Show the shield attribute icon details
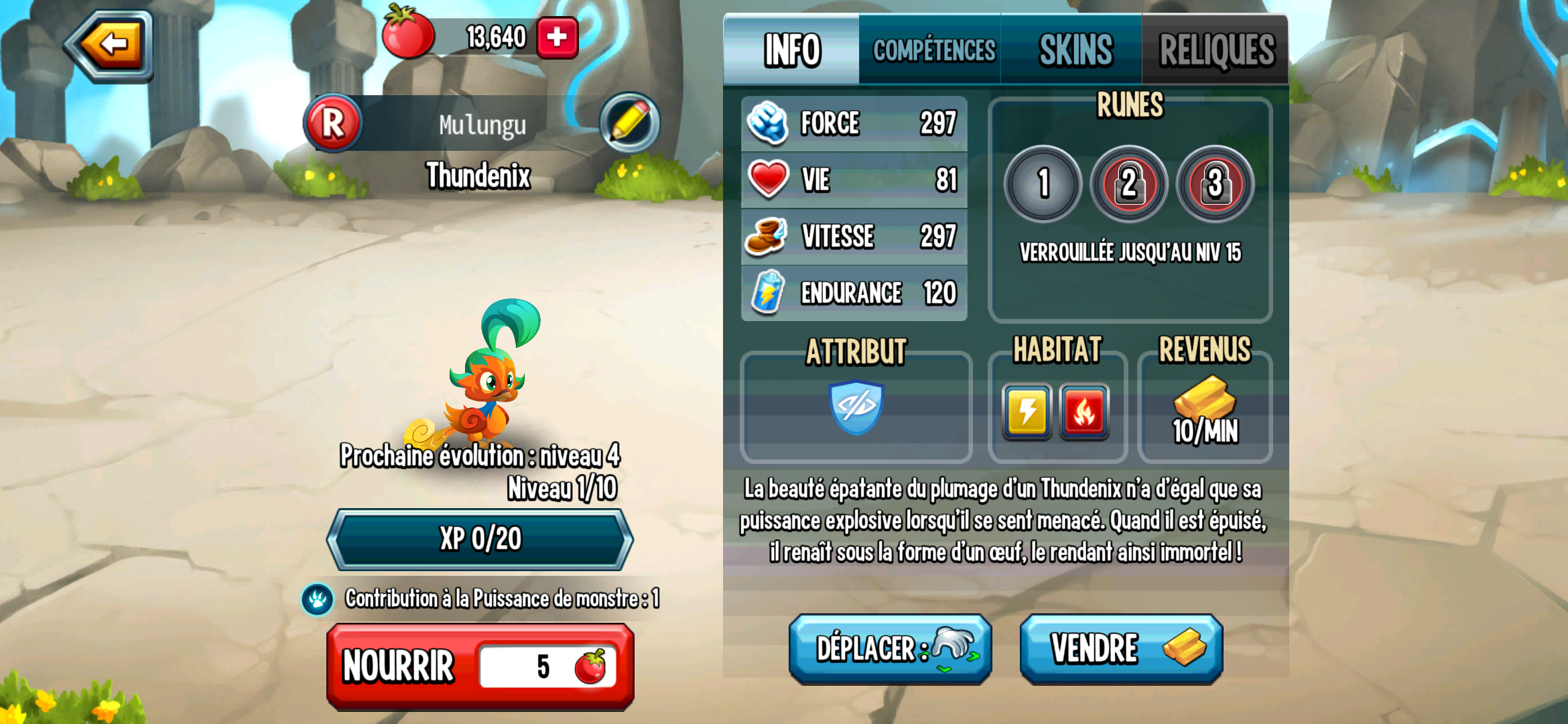Screen dimensions: 1568x724 (x=856, y=407)
